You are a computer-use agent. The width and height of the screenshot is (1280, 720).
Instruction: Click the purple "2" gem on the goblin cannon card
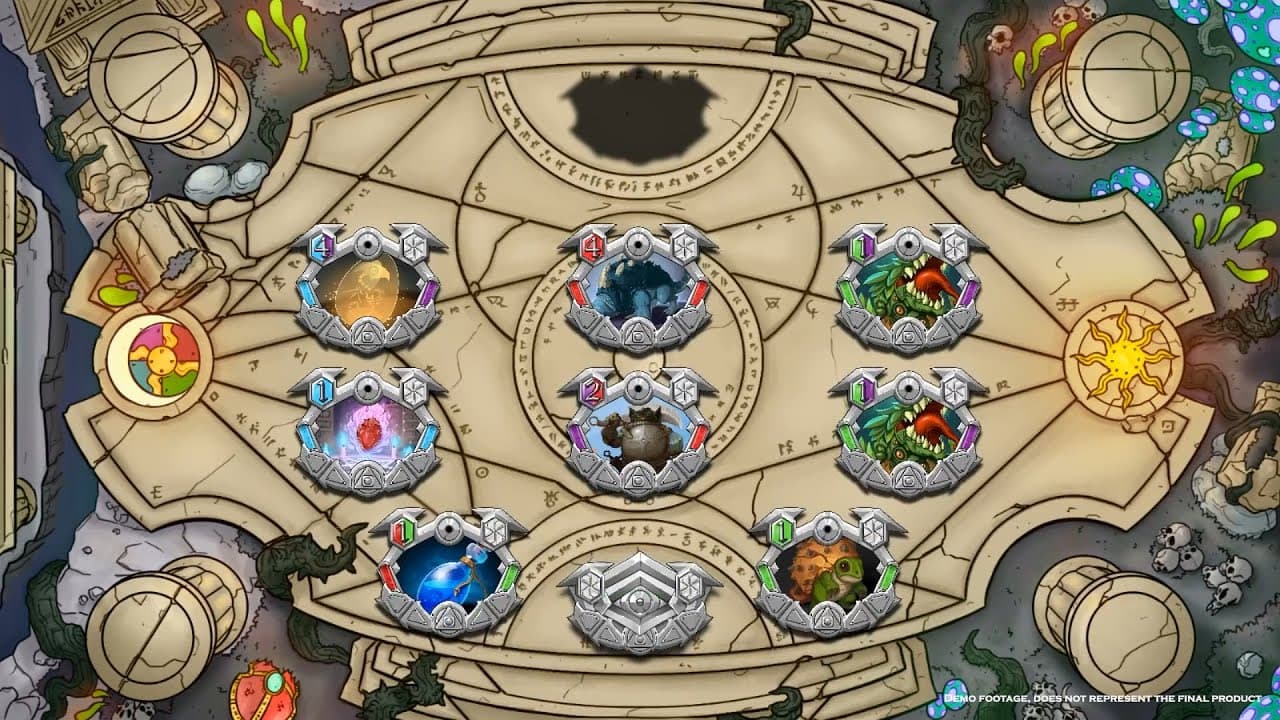pyautogui.click(x=590, y=392)
